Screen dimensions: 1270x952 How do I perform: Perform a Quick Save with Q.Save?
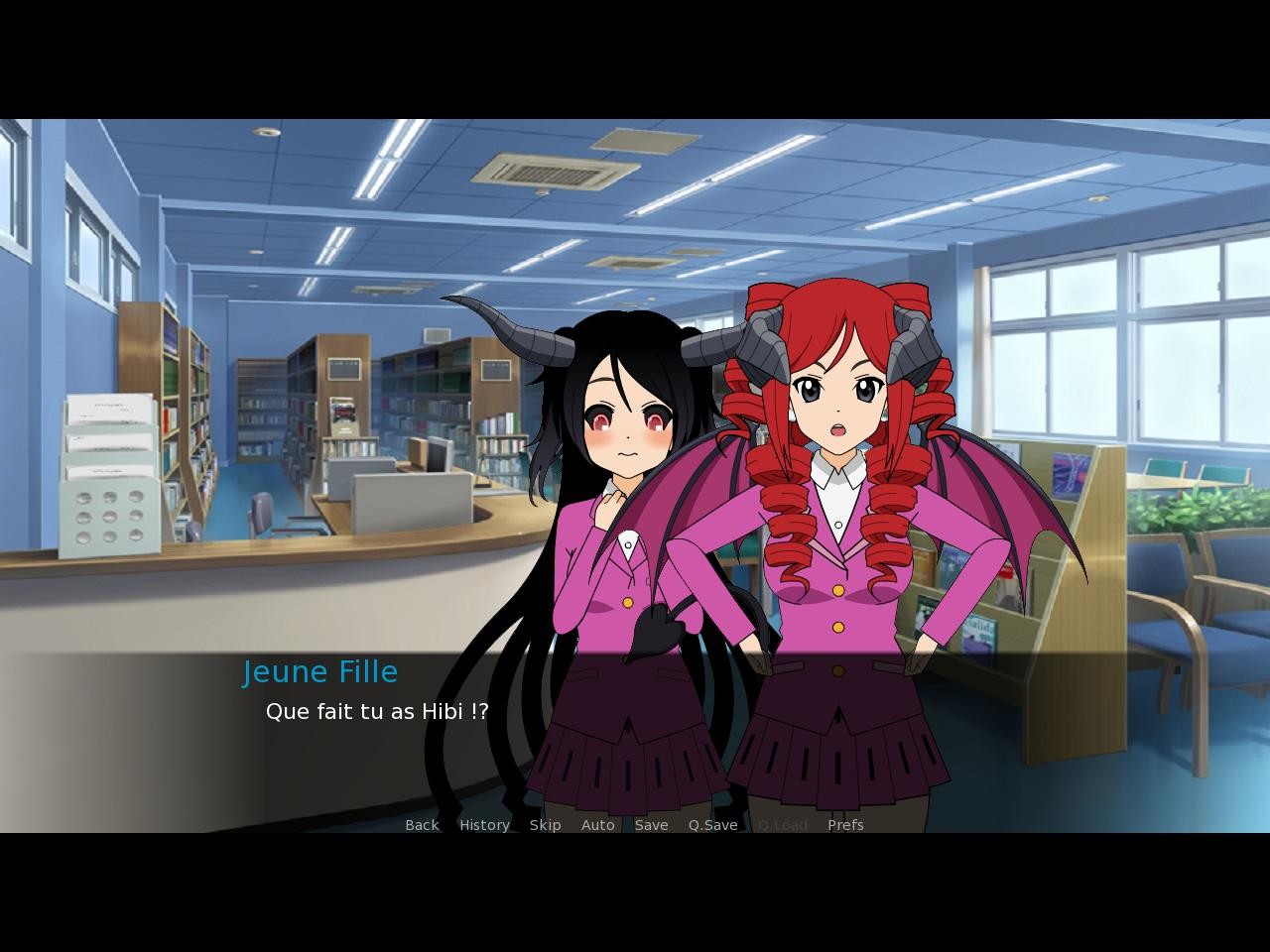point(712,824)
